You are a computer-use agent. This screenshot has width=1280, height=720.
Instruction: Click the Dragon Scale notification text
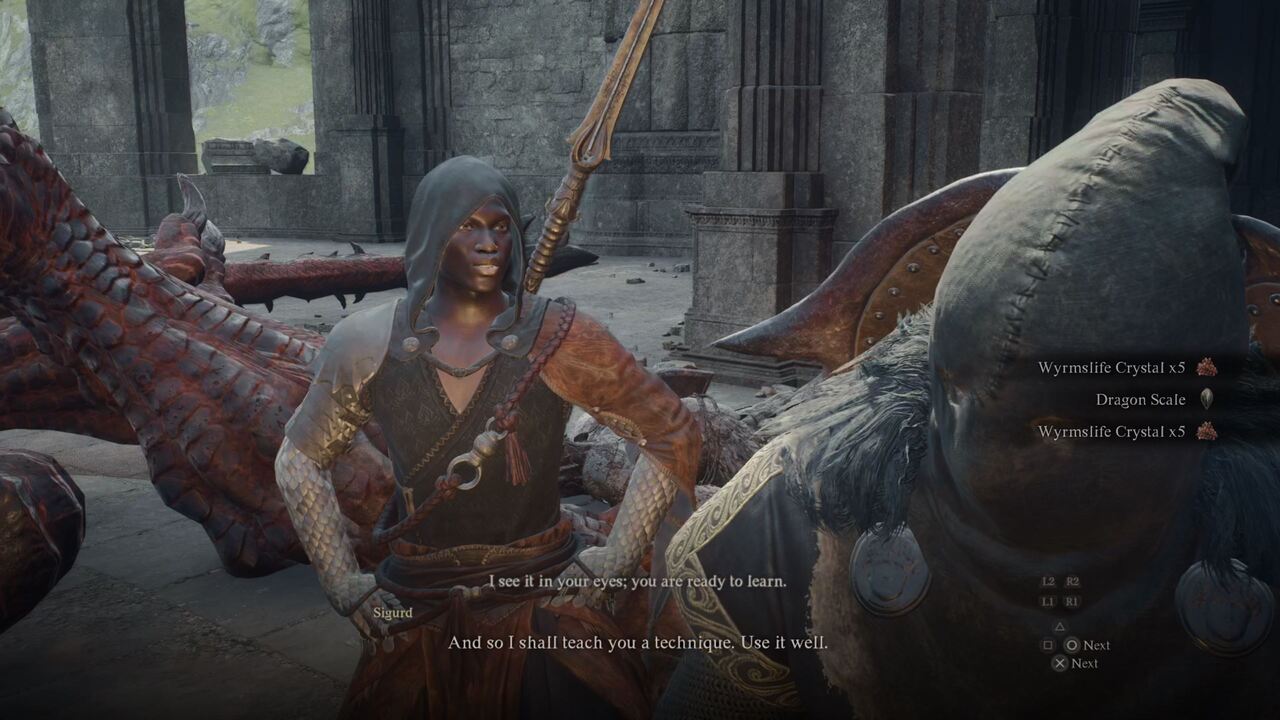(1140, 399)
